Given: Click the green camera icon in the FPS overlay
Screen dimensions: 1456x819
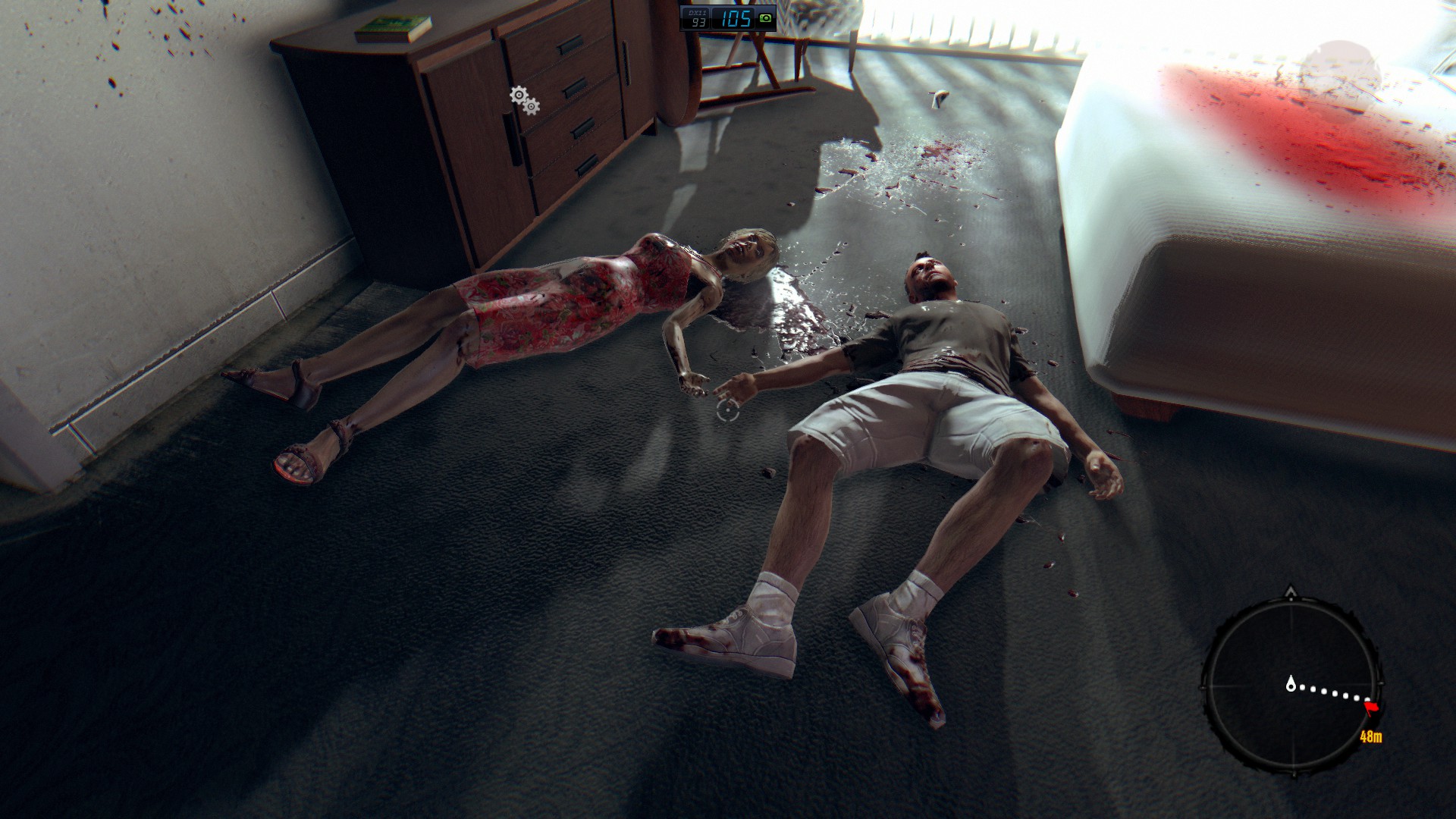Looking at the screenshot, I should point(765,18).
